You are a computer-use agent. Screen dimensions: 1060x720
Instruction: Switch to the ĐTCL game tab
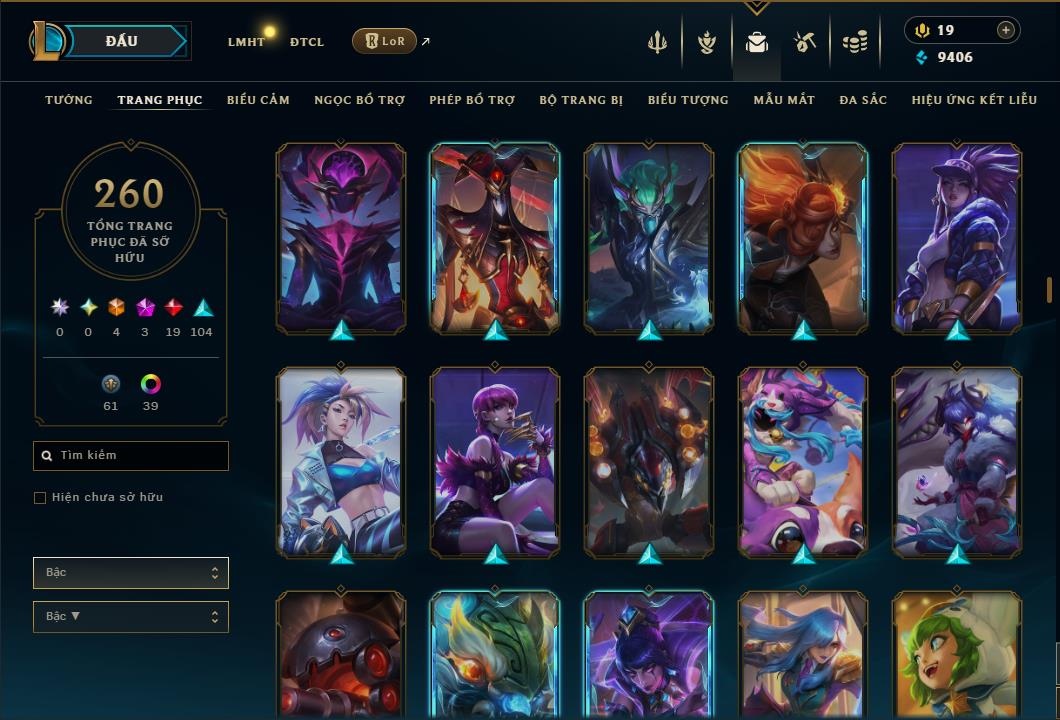click(x=307, y=42)
